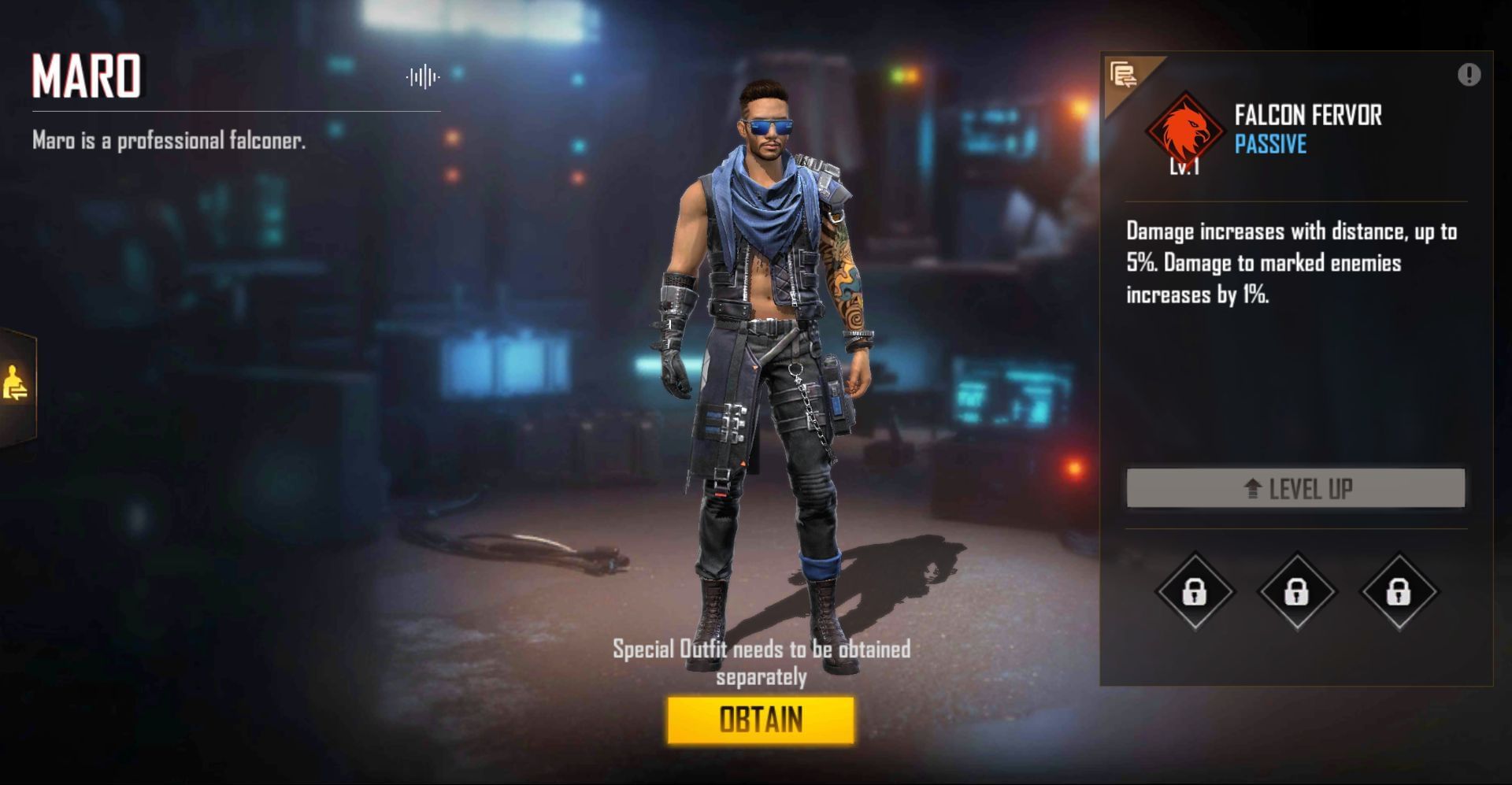Screen dimensions: 1512x785
Task: Play Maro's voice line audio icon
Action: pos(422,76)
